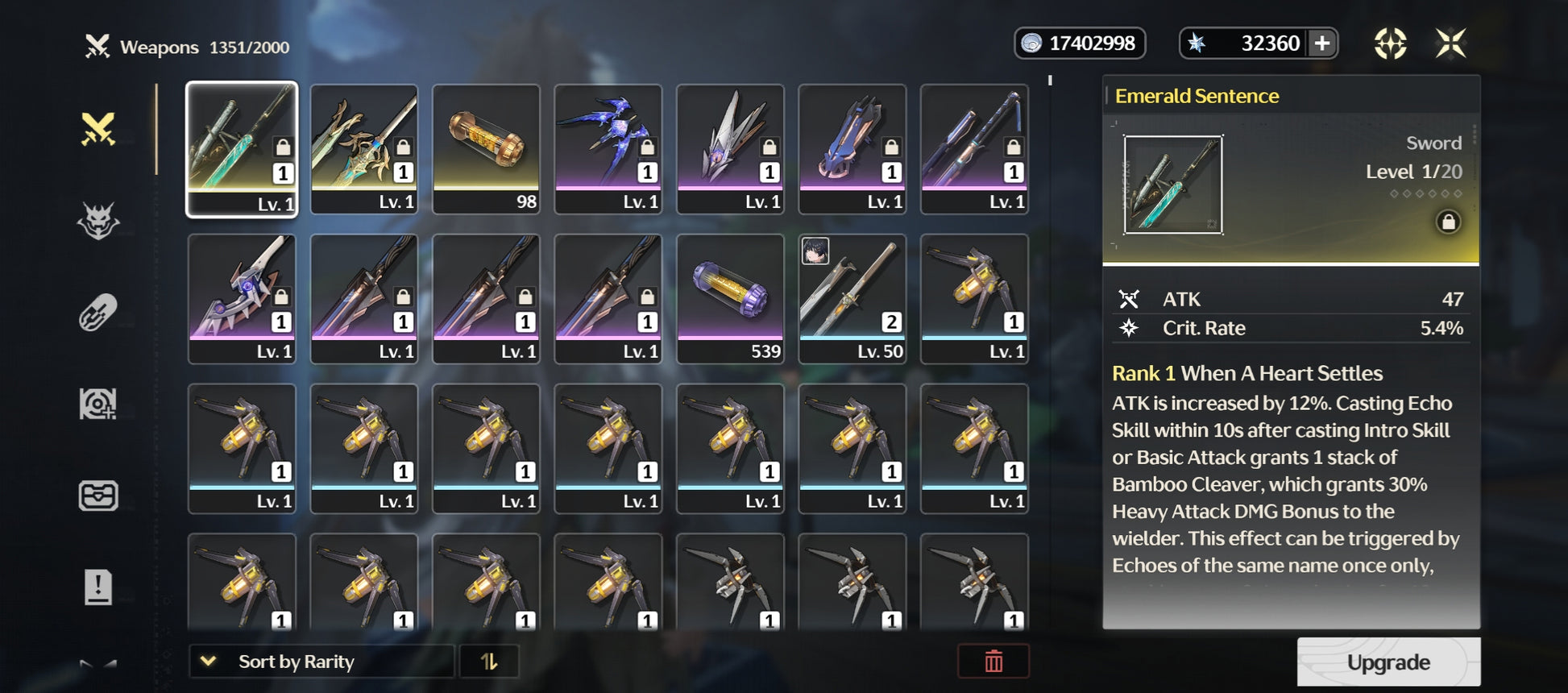Toggle the sort order arrows button
The height and width of the screenshot is (693, 1568).
click(489, 662)
